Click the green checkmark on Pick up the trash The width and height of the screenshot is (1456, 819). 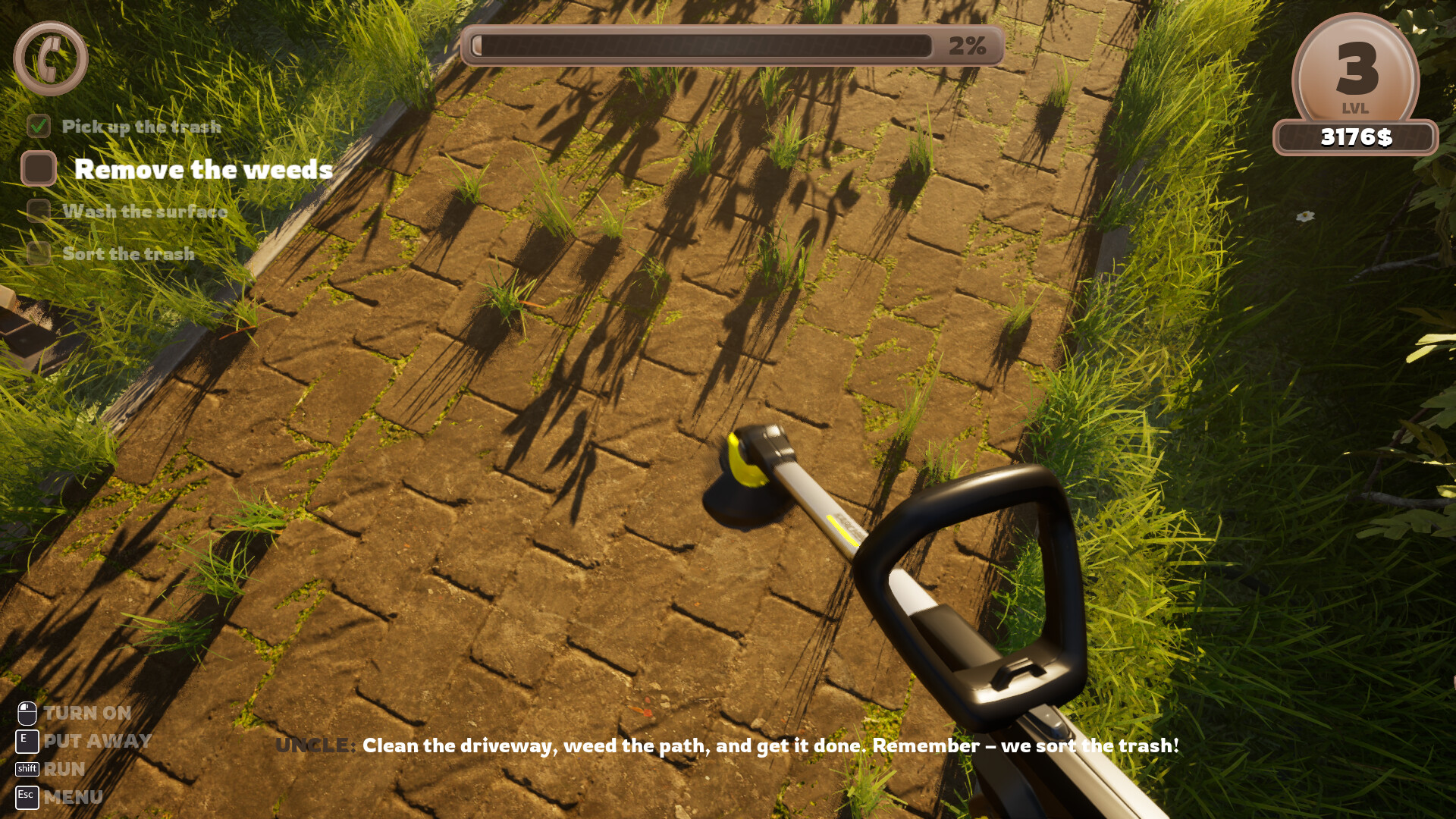coord(38,126)
